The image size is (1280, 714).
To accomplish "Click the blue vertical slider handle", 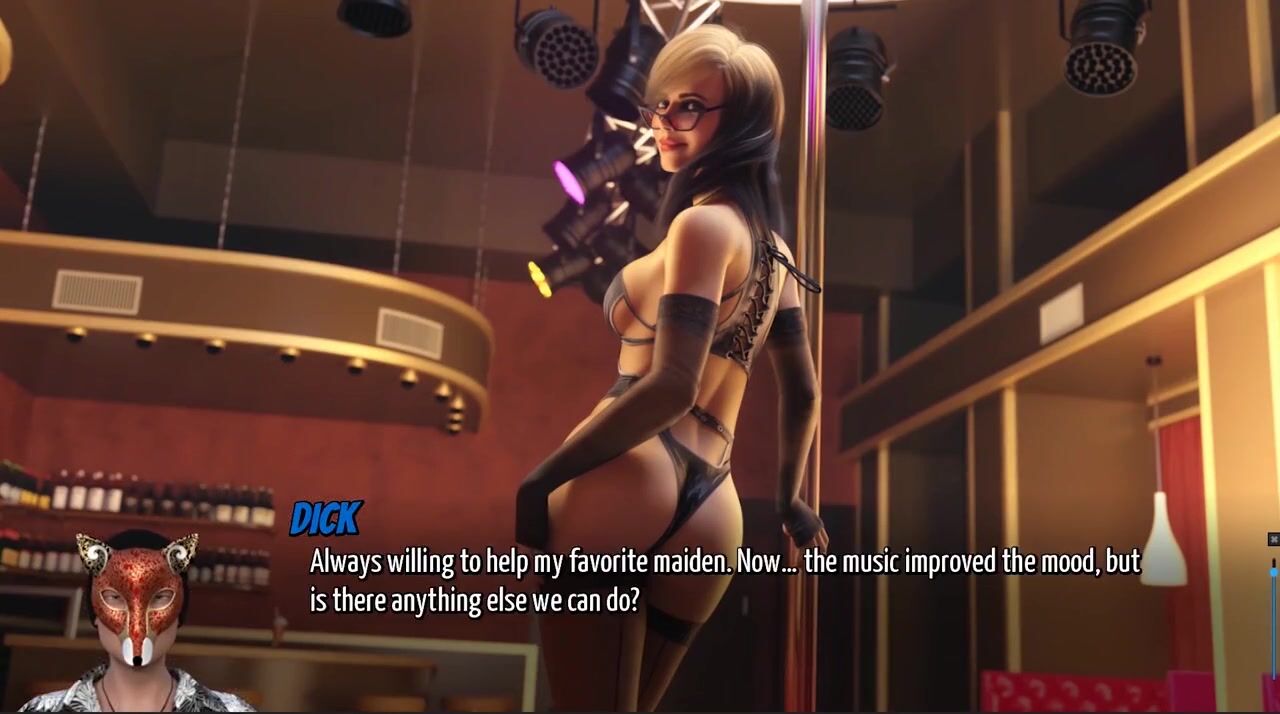I will click(x=1273, y=570).
